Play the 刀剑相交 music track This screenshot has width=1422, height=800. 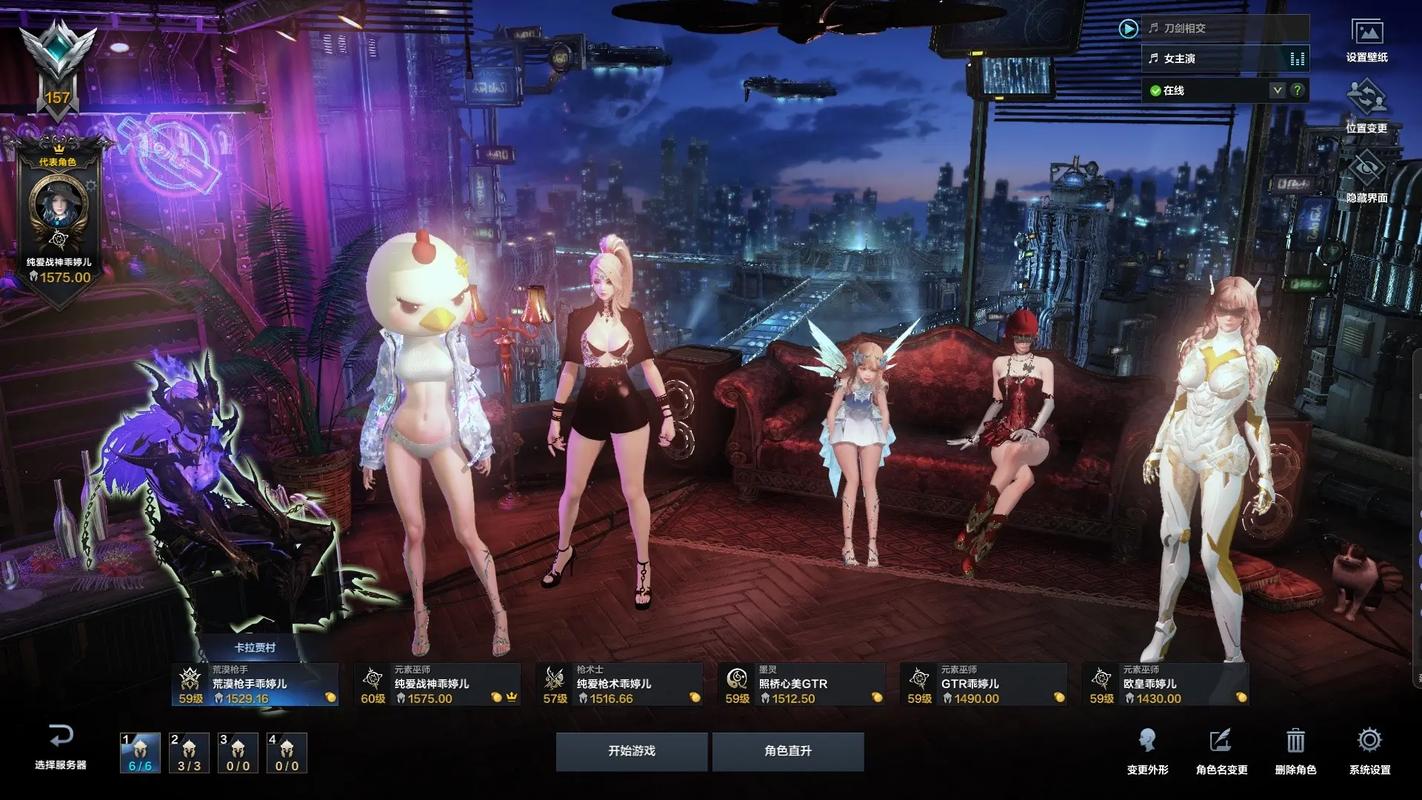[1128, 28]
